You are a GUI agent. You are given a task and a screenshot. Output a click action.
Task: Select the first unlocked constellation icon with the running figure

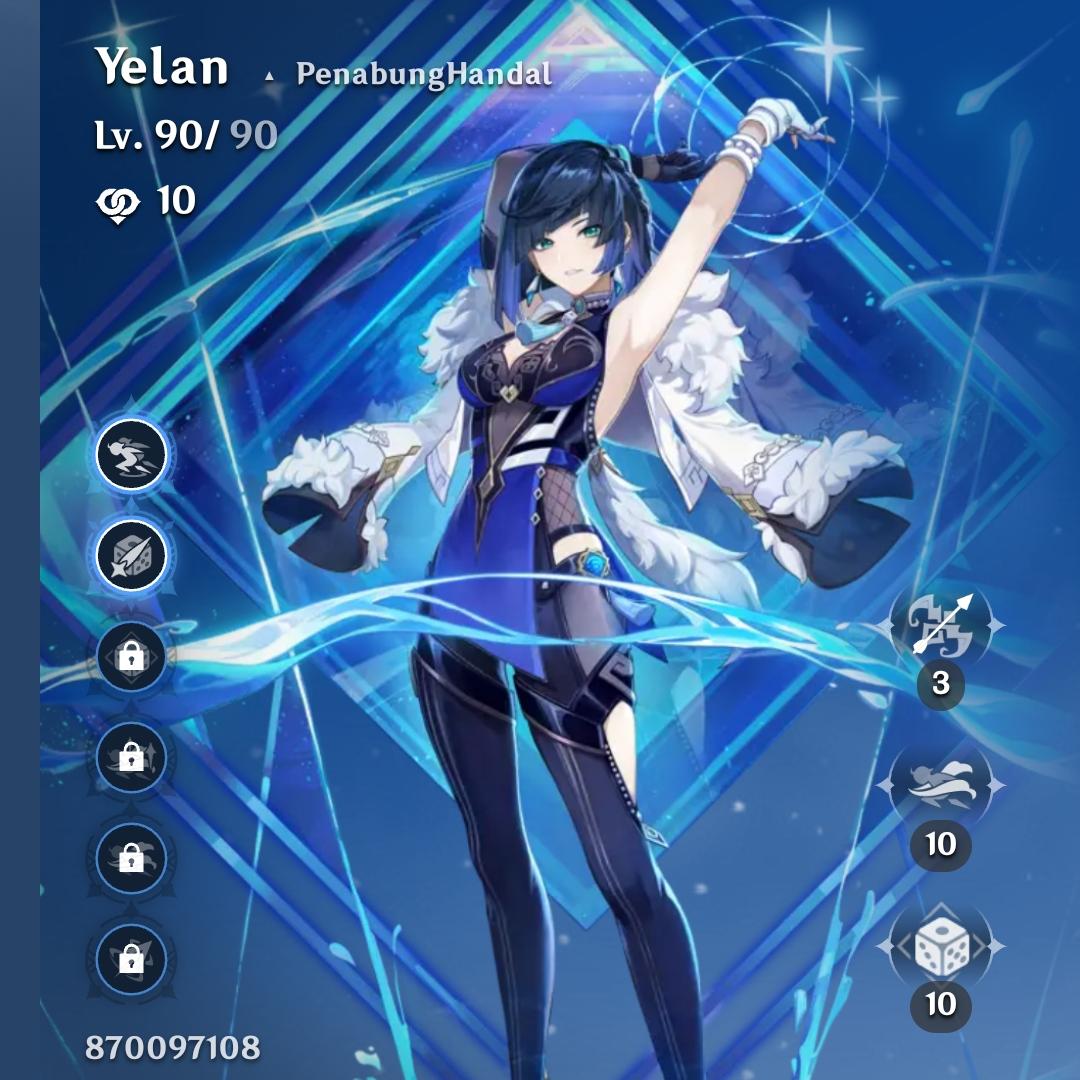[x=131, y=455]
